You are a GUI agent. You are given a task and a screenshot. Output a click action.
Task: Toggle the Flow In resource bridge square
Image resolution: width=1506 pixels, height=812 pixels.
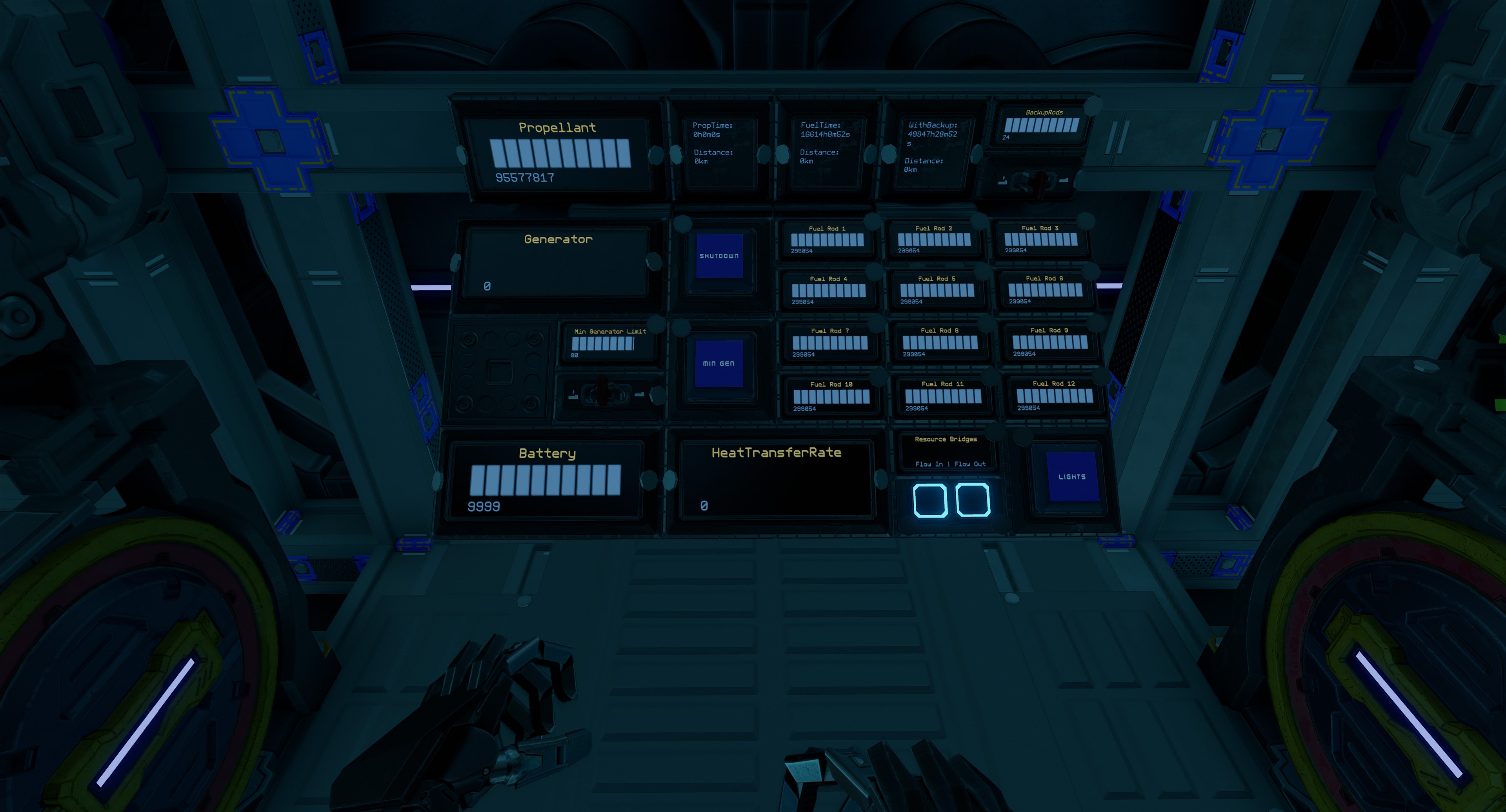929,500
